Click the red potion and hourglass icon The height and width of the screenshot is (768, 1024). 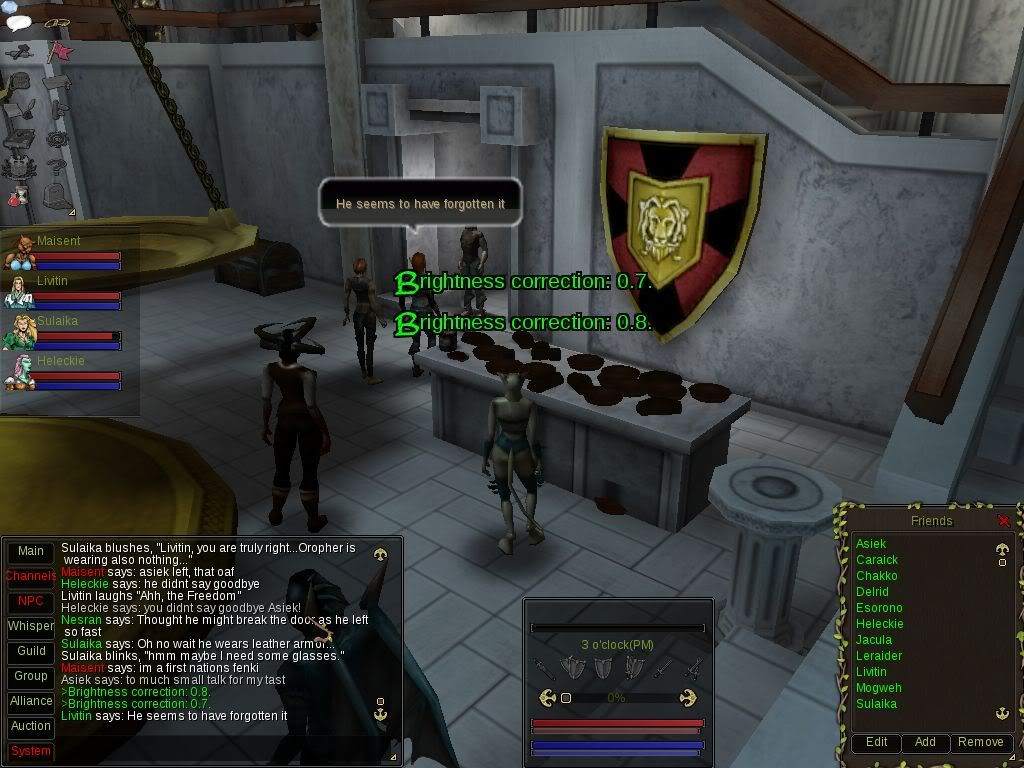tap(18, 196)
